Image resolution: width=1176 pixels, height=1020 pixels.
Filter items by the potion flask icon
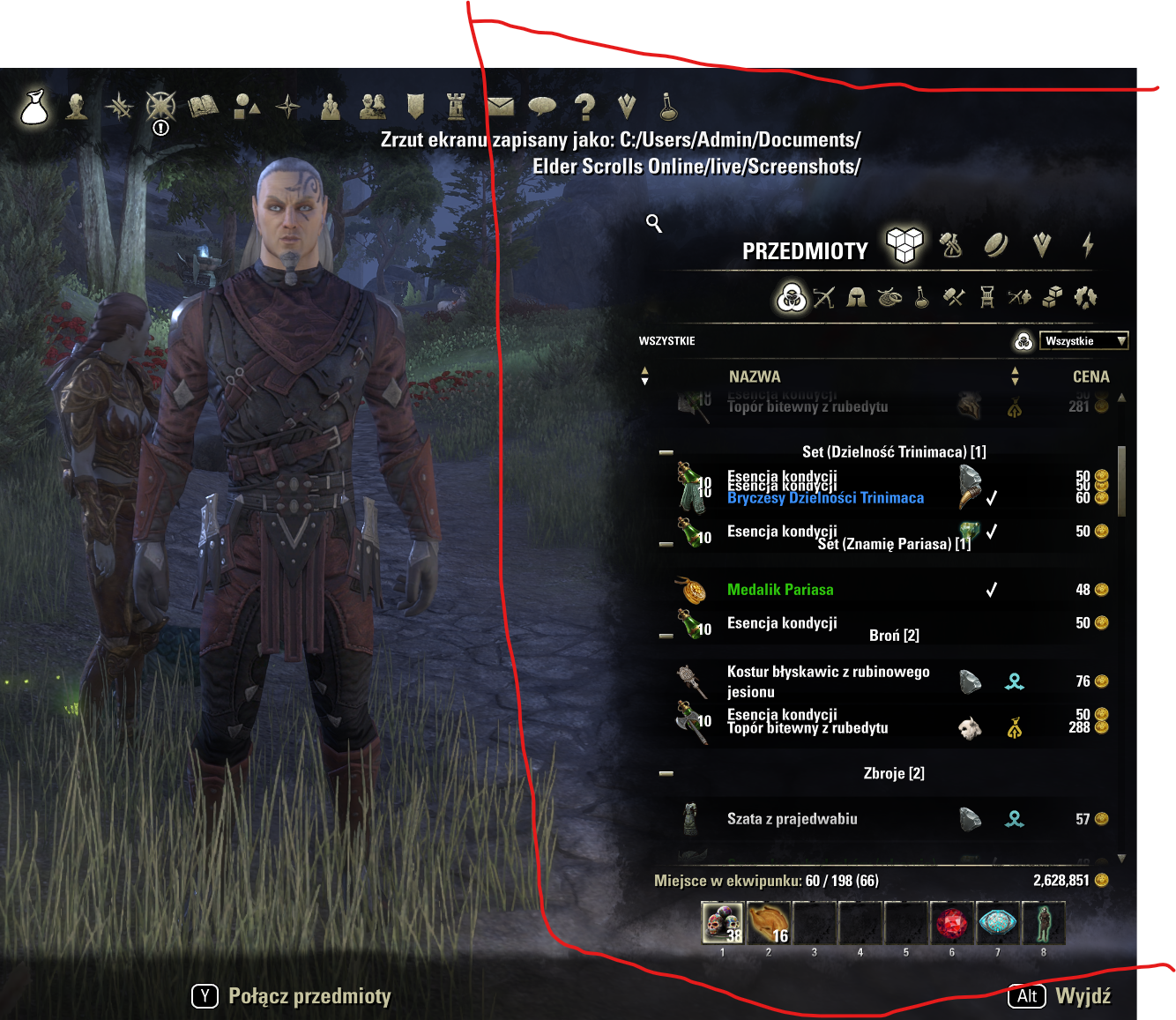click(921, 298)
